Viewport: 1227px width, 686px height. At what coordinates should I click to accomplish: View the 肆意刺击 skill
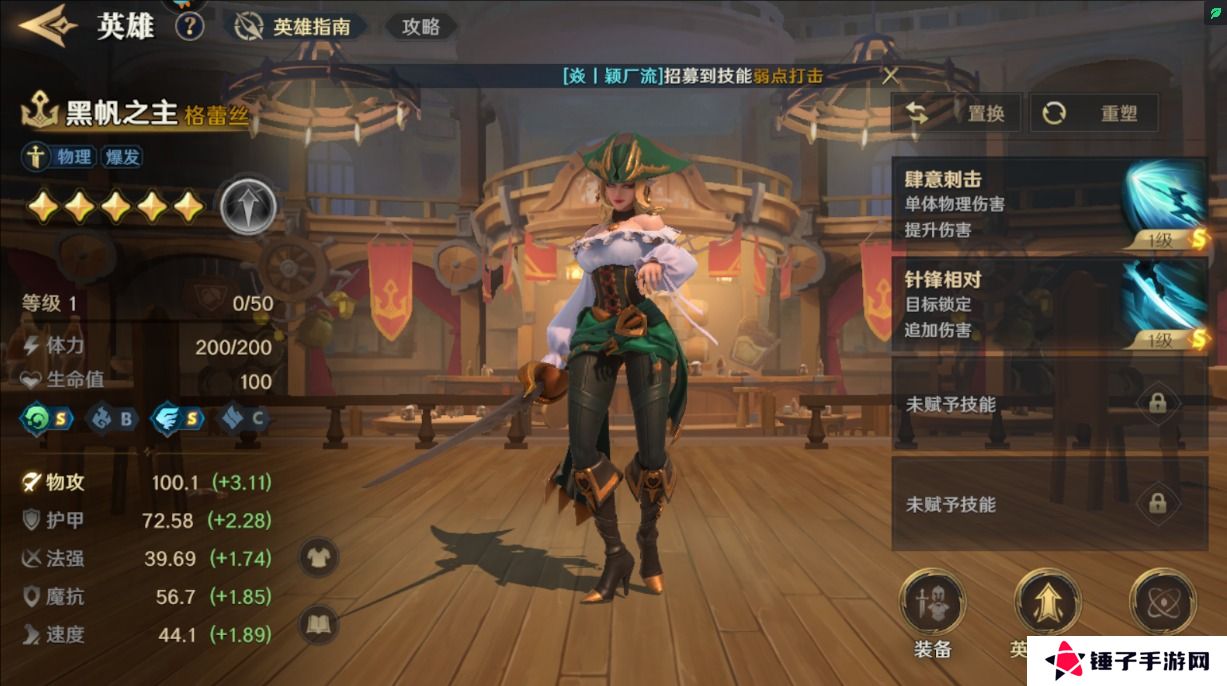1049,204
